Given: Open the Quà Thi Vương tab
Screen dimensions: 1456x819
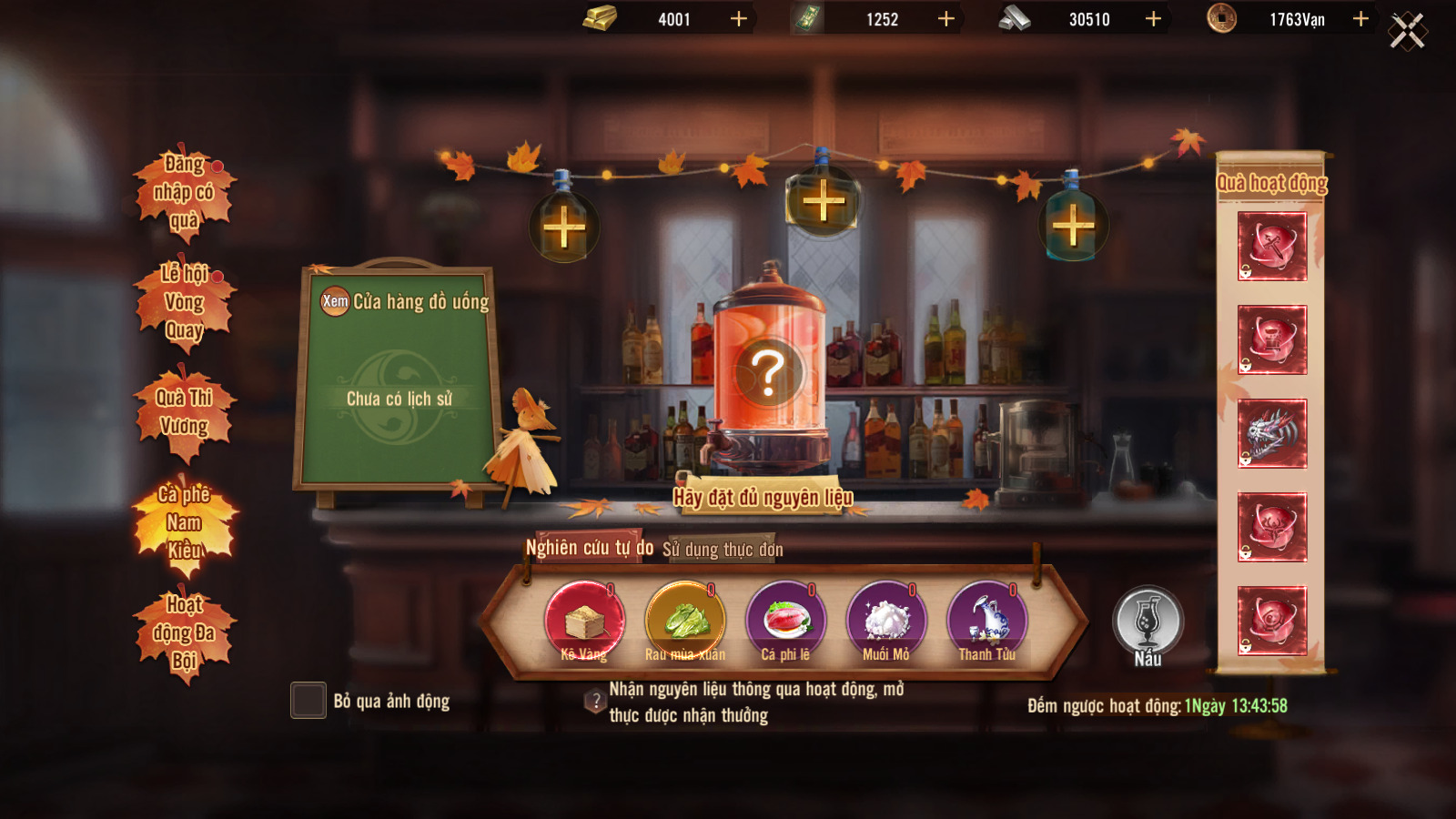Looking at the screenshot, I should [x=184, y=412].
